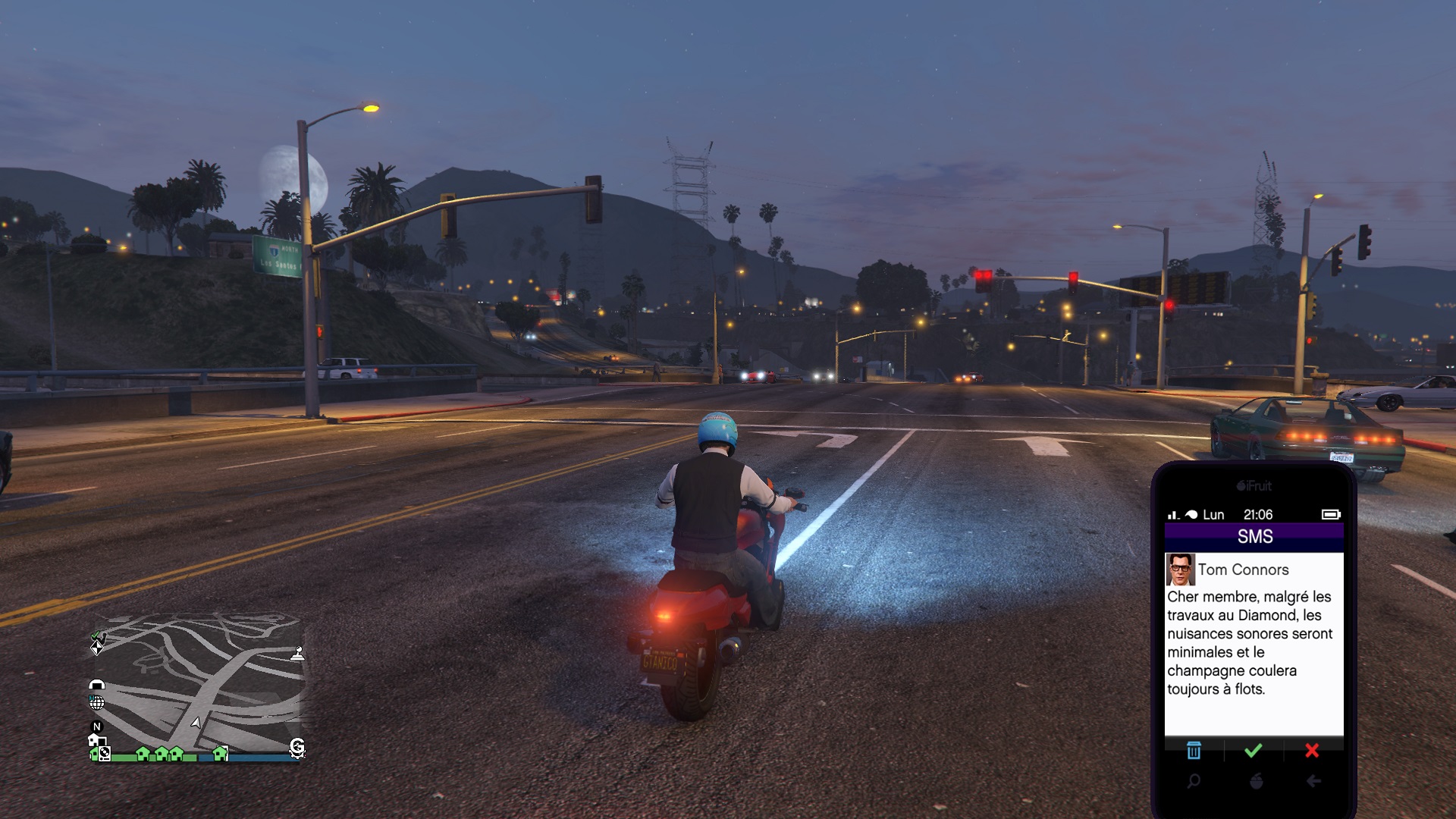Viewport: 1456px width, 819px height.
Task: Click the hangar dome minimap blip
Action: point(96,684)
